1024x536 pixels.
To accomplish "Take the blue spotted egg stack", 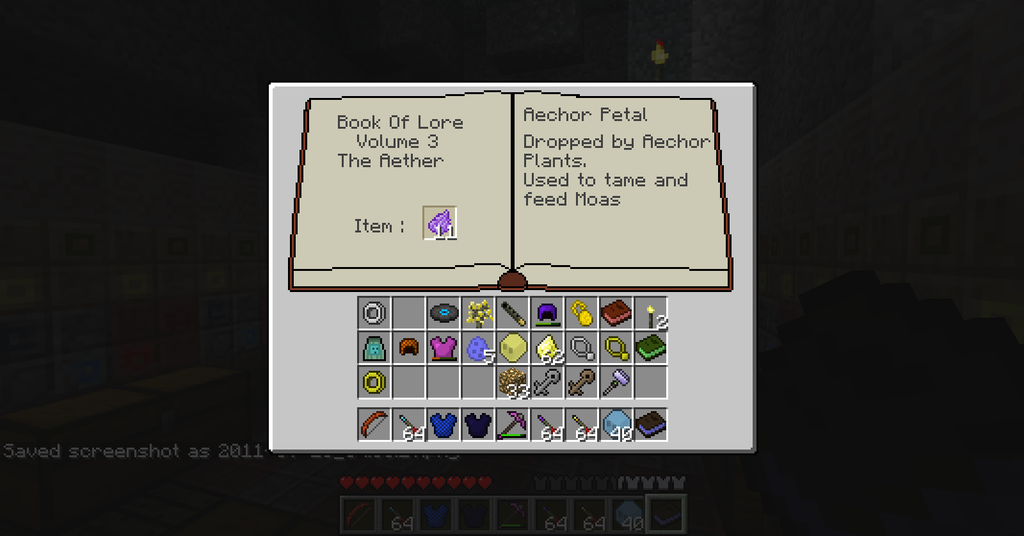I will [x=479, y=348].
